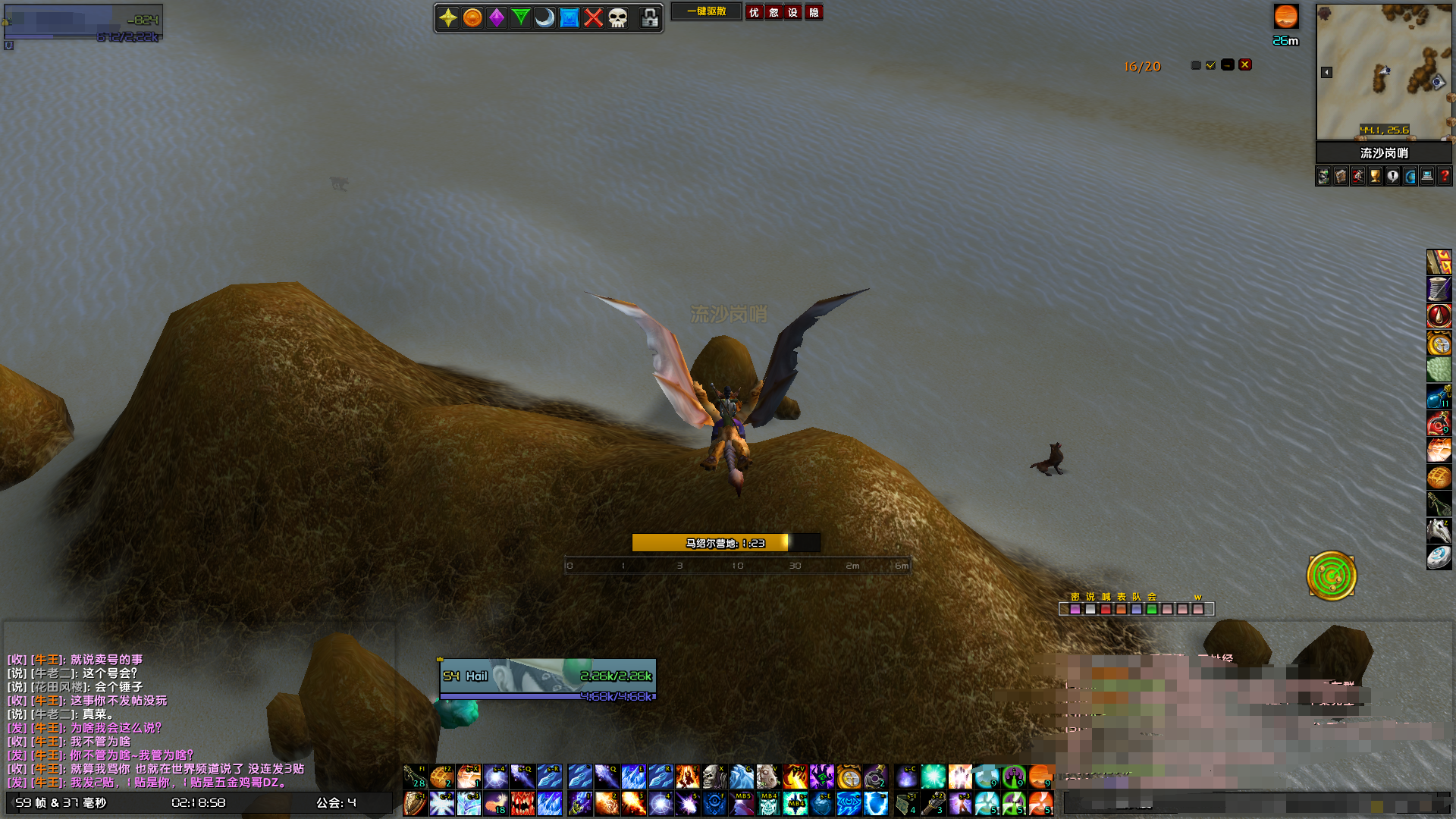Open the gold trophy achievements icon
The width and height of the screenshot is (1456, 819).
(x=1376, y=177)
